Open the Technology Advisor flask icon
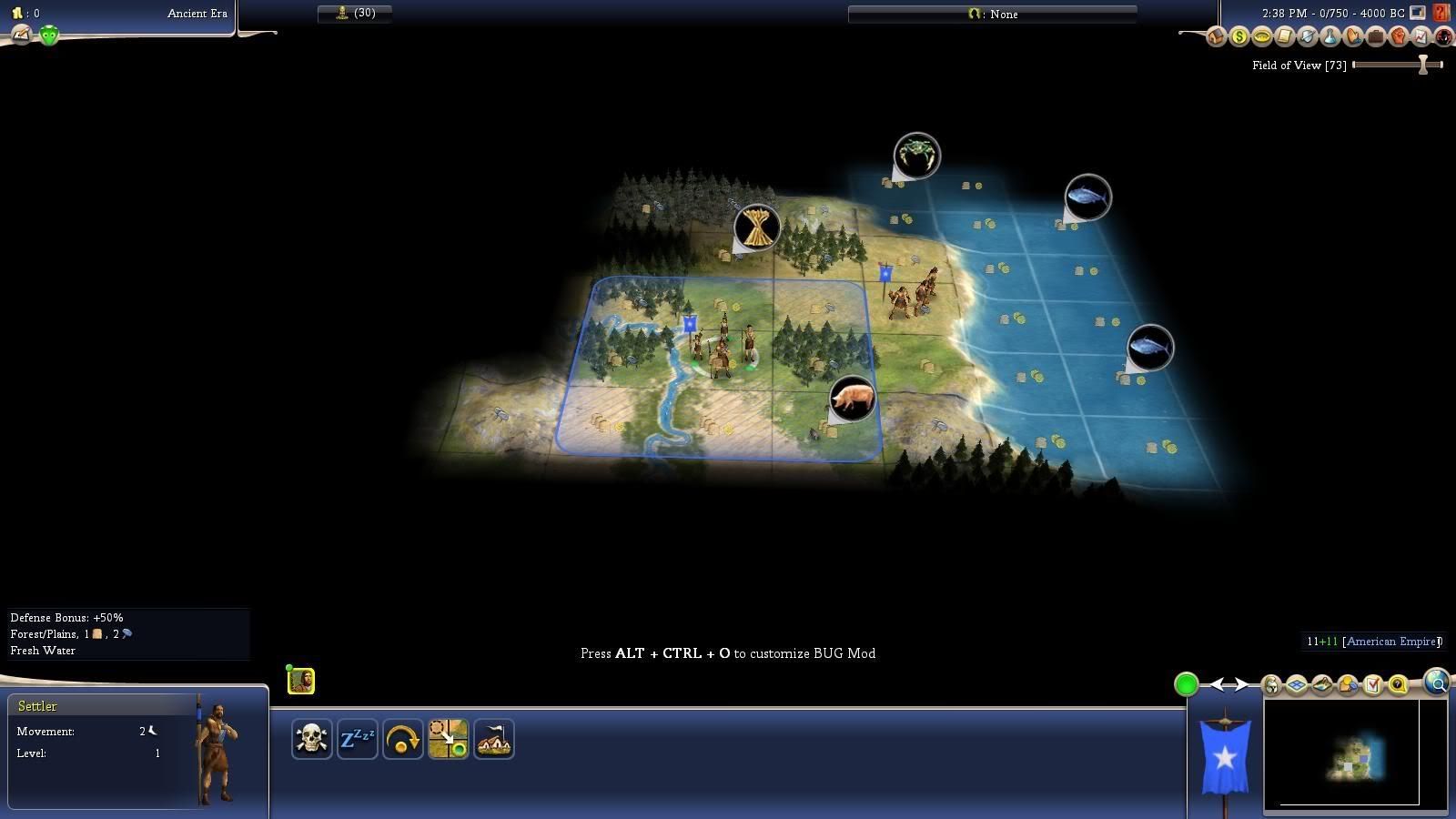 [1330, 37]
